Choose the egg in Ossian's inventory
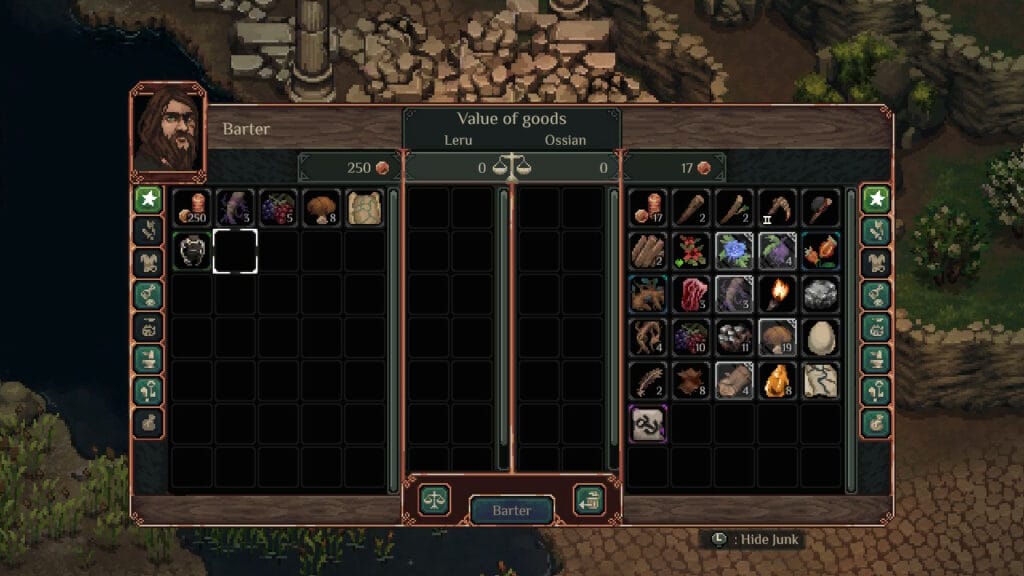 (820, 337)
